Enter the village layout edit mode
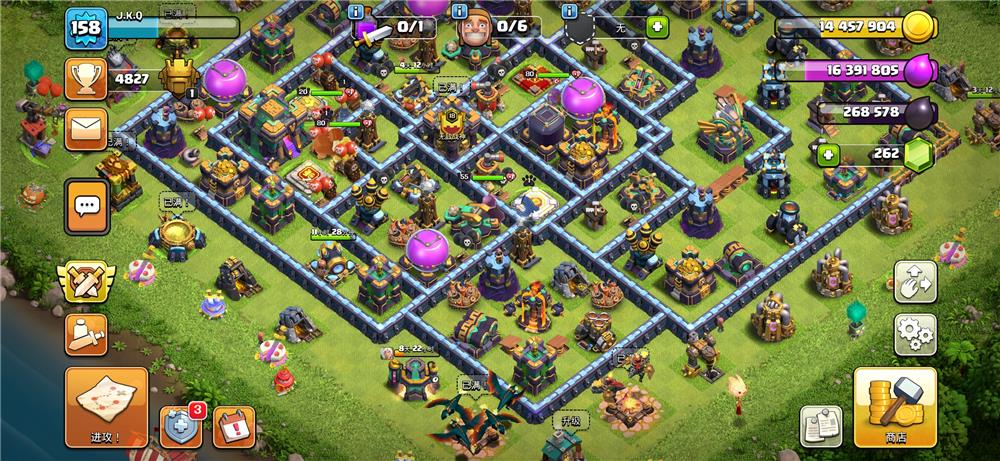 click(915, 283)
